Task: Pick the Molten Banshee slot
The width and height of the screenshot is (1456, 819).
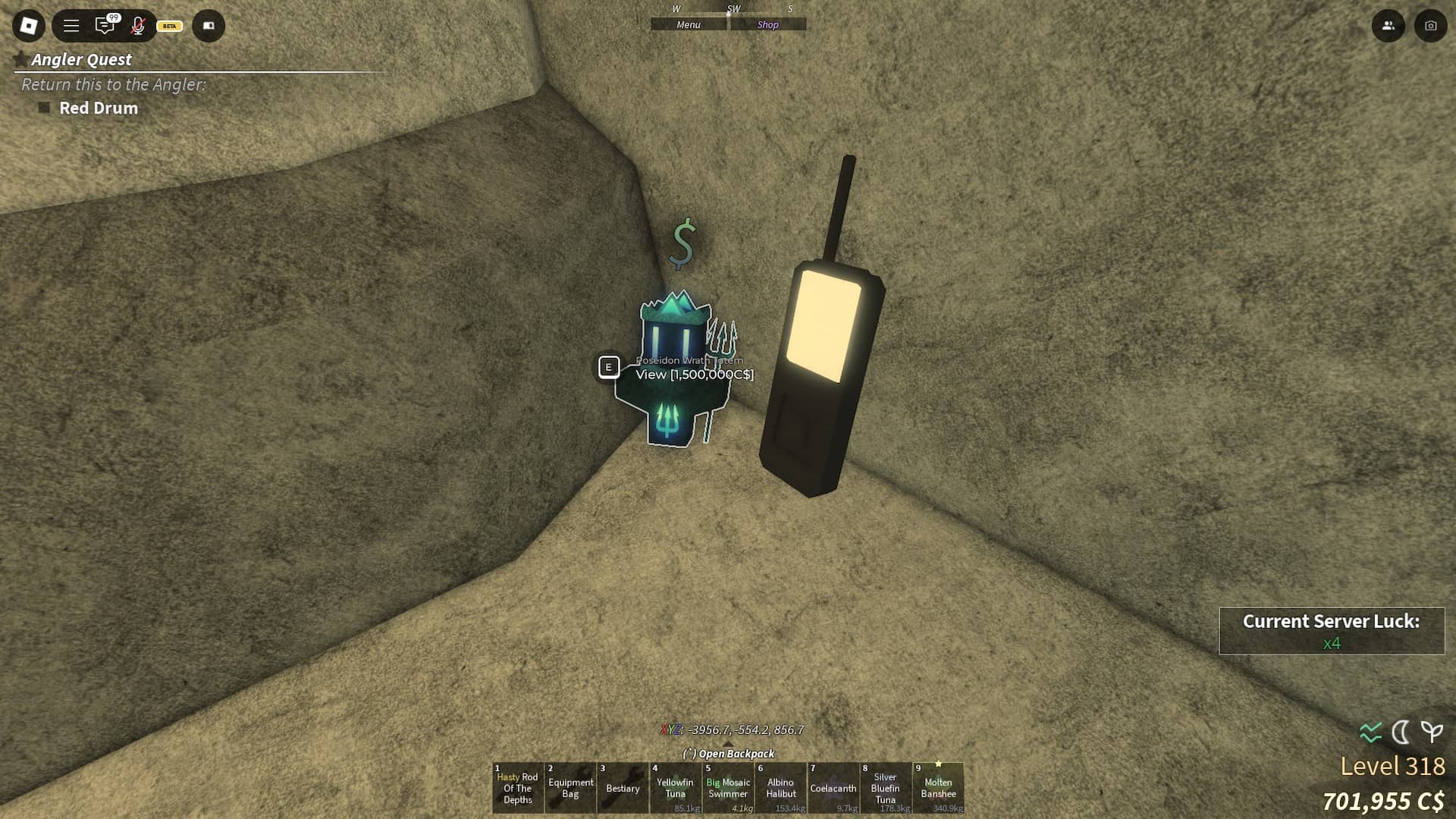Action: point(938,788)
